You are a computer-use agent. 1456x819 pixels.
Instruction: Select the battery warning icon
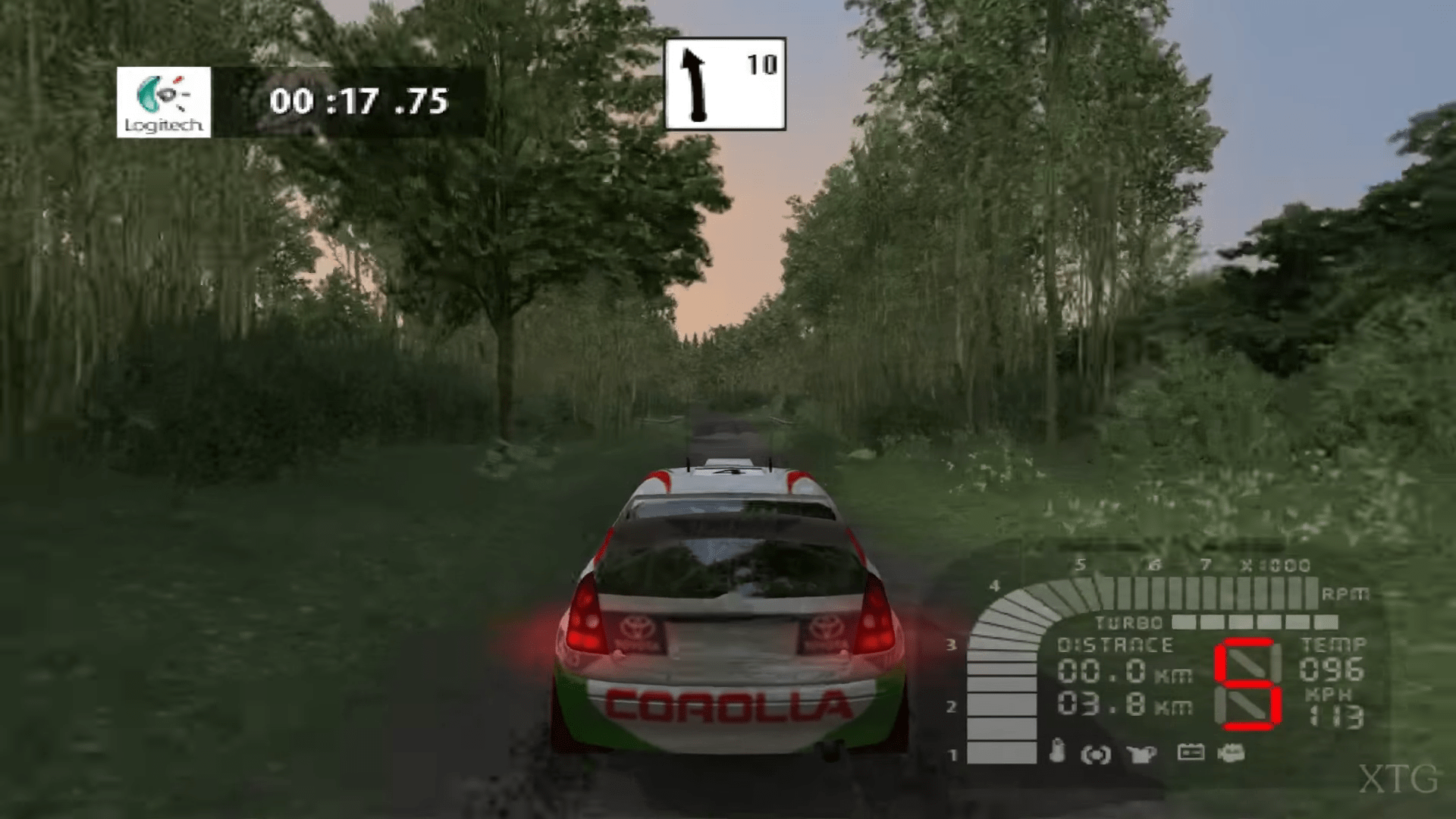pos(1190,752)
